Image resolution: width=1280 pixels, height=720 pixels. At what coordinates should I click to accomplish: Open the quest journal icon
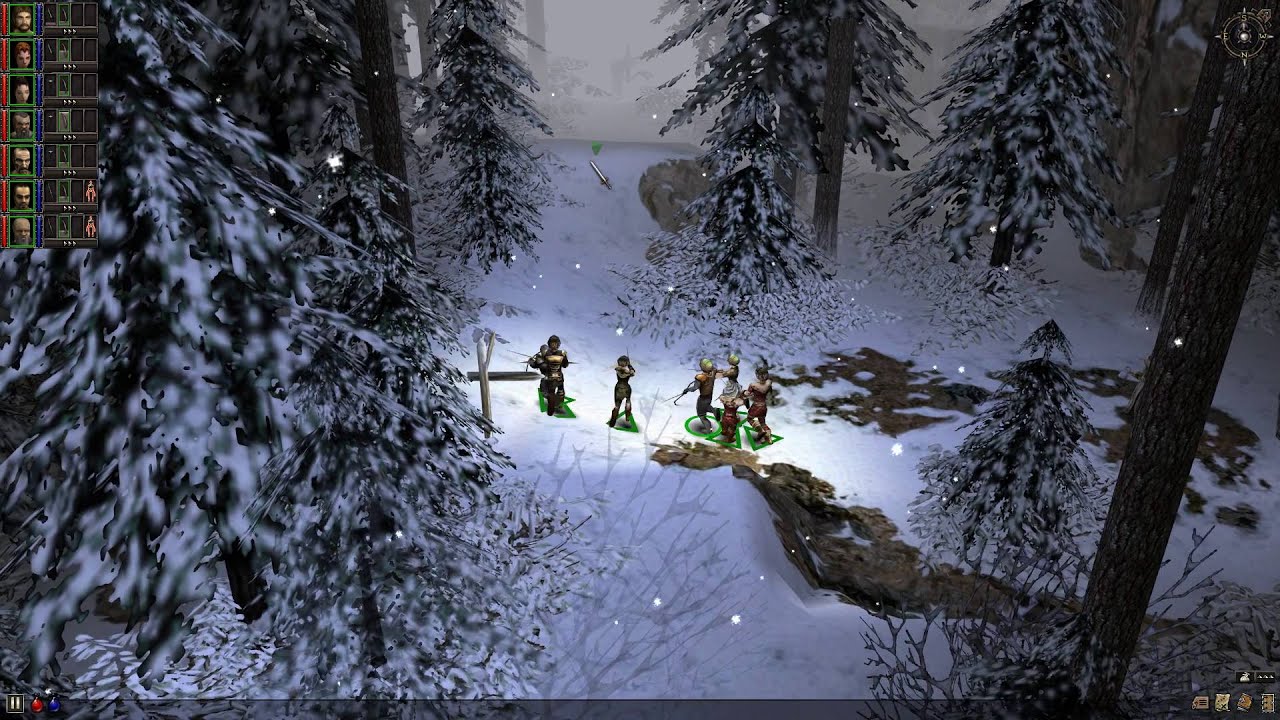(x=1200, y=704)
